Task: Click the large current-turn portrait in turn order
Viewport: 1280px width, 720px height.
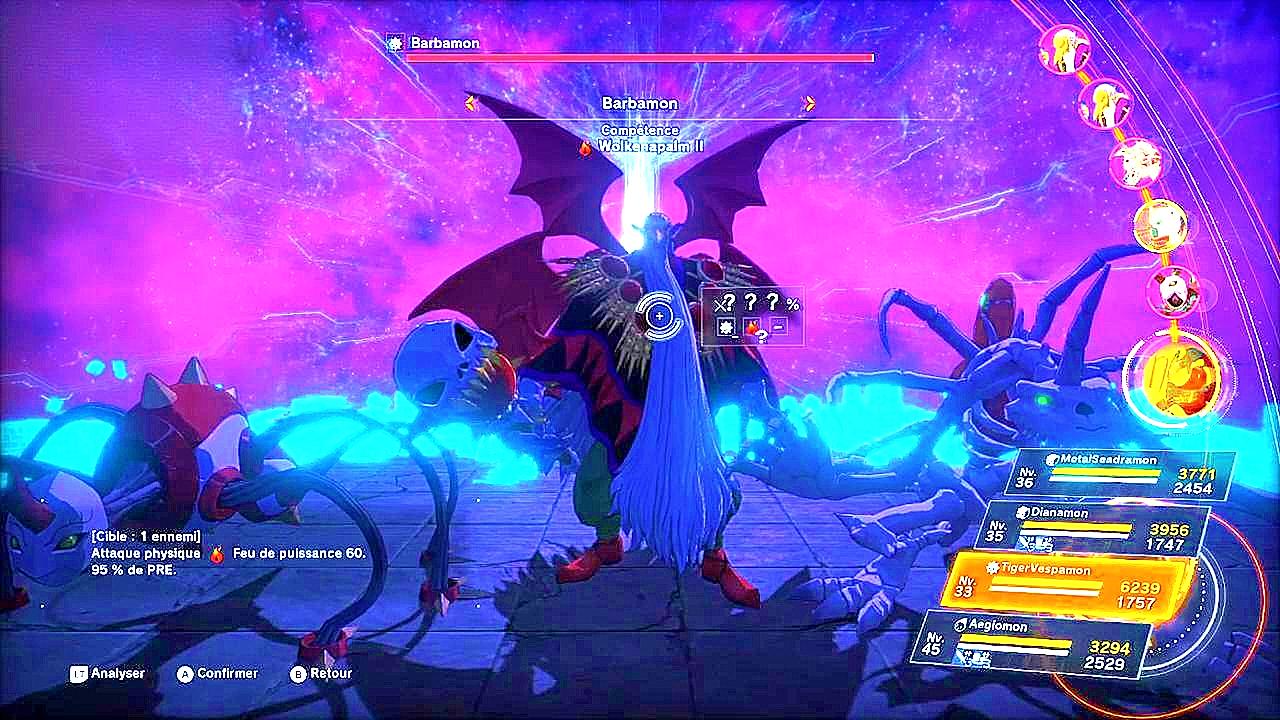Action: point(1171,375)
